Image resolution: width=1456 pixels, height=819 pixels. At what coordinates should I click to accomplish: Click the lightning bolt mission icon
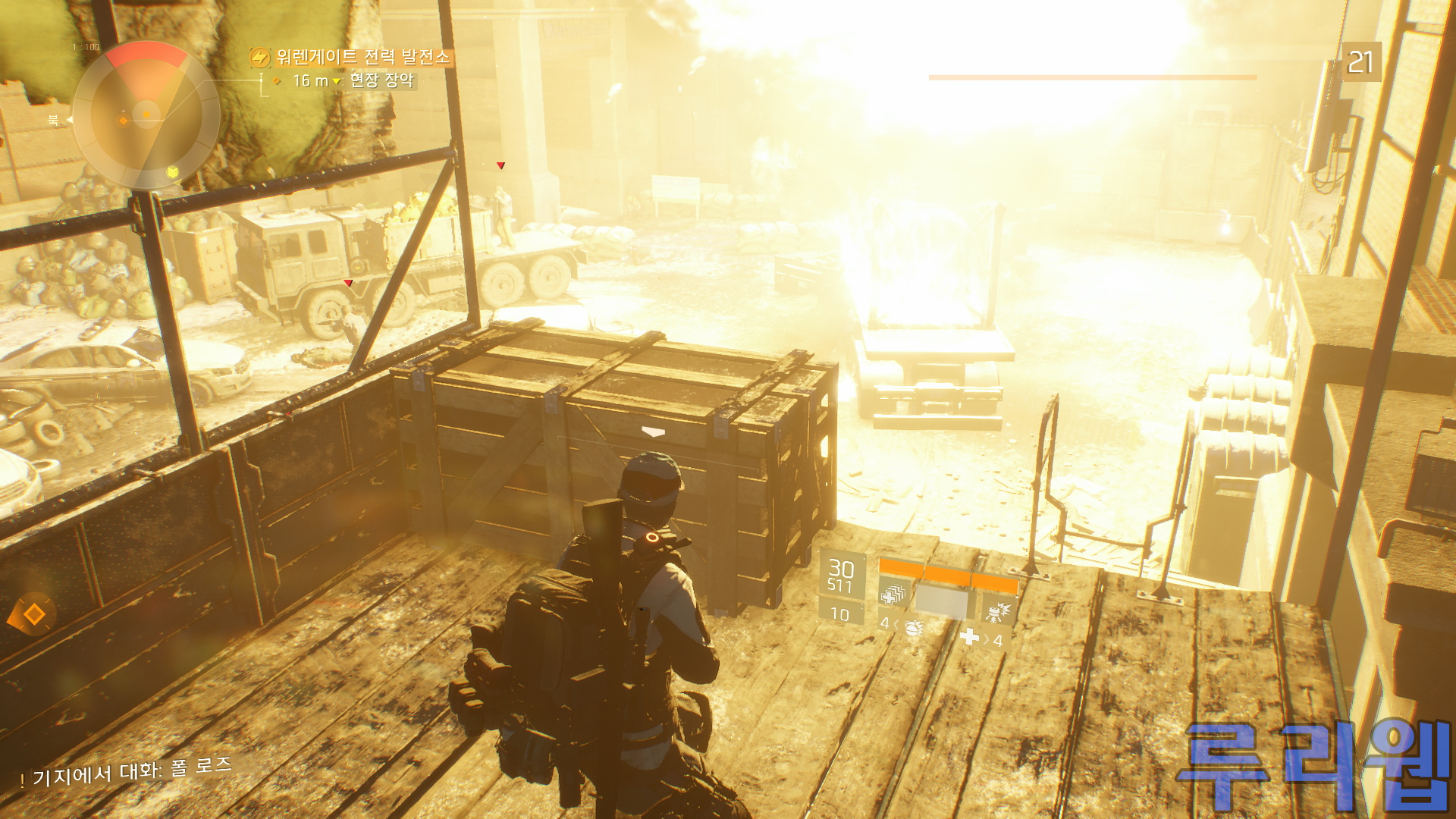pyautogui.click(x=260, y=58)
